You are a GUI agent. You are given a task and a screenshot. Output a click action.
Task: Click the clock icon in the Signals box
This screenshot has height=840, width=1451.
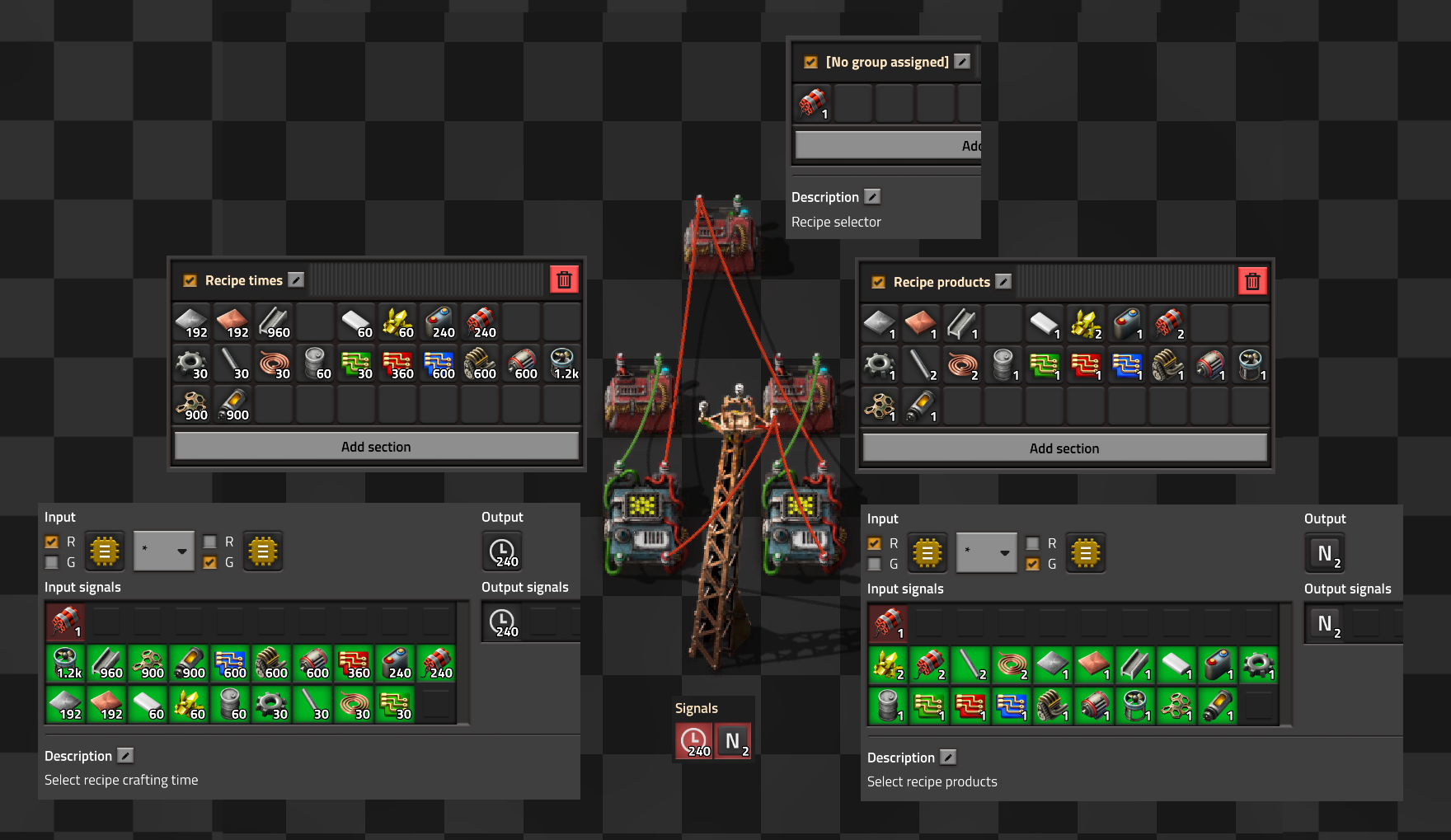[x=693, y=740]
